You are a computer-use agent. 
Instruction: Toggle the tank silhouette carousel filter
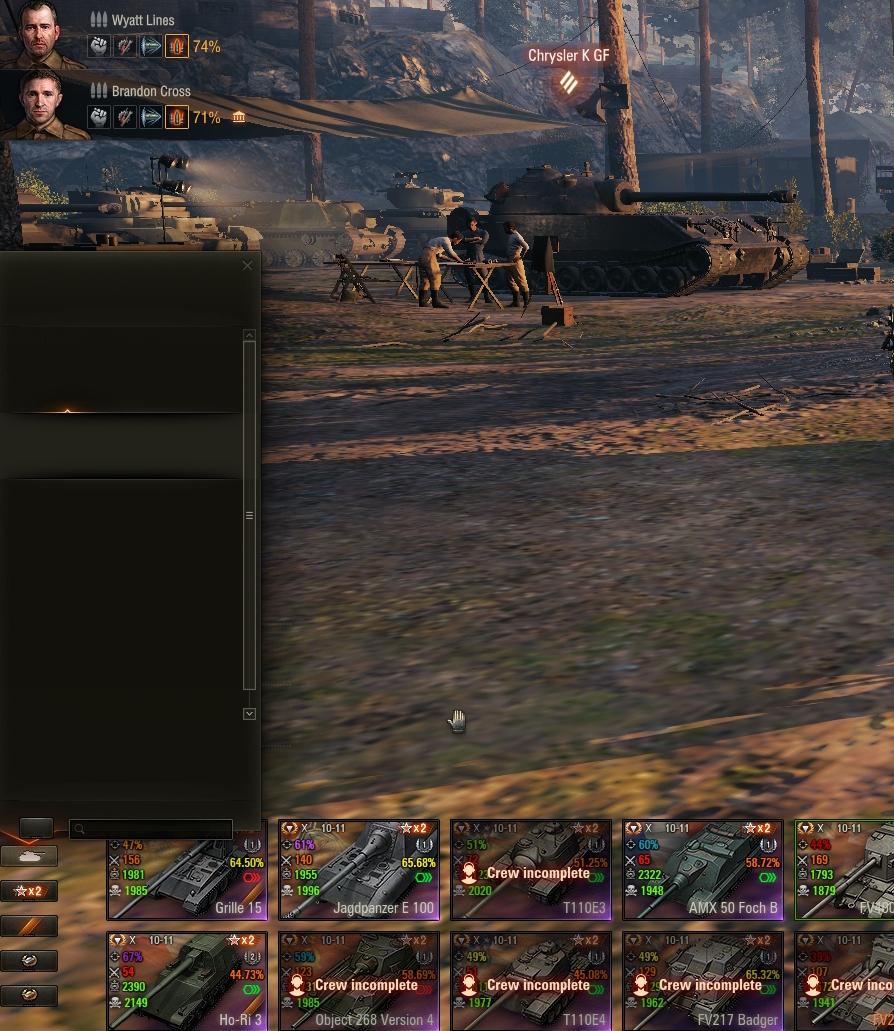pos(29,857)
